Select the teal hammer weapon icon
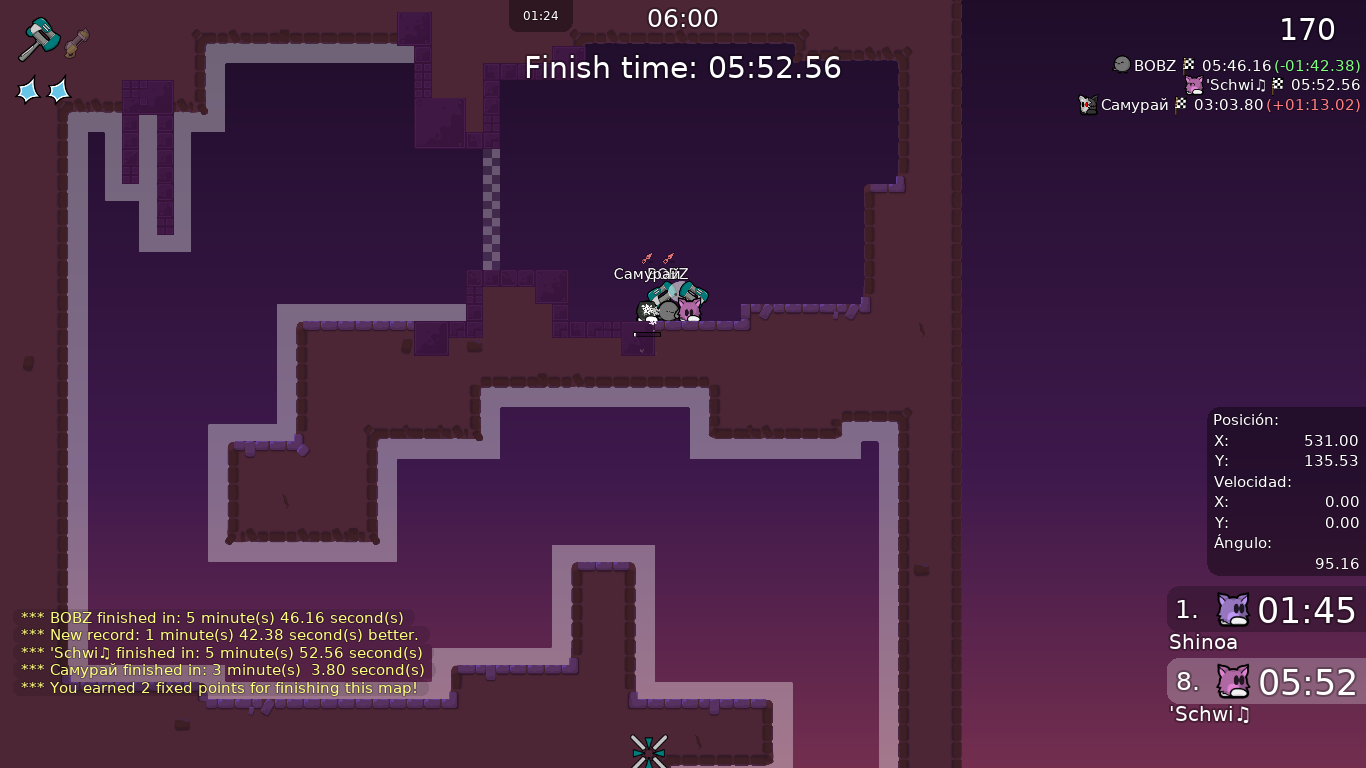 click(39, 39)
